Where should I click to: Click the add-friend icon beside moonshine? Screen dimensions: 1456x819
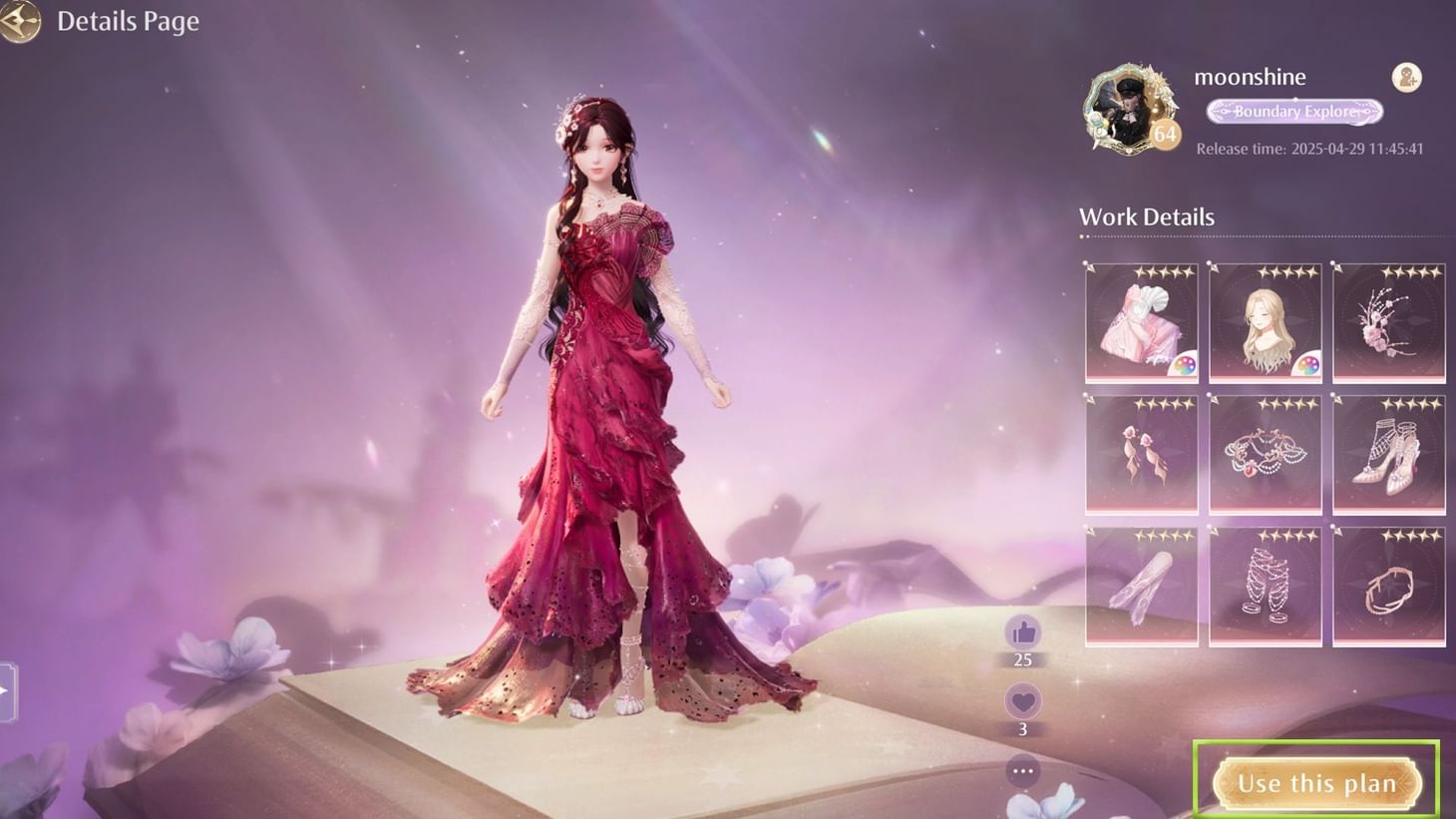click(x=1407, y=78)
